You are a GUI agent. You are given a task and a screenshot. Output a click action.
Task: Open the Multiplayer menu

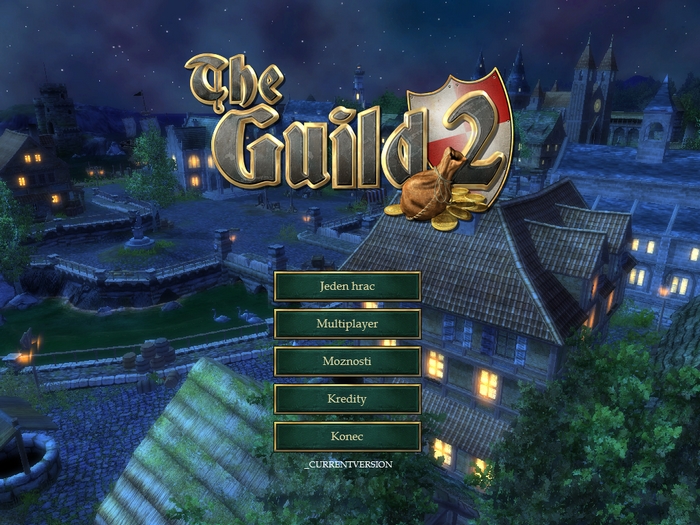coord(347,324)
